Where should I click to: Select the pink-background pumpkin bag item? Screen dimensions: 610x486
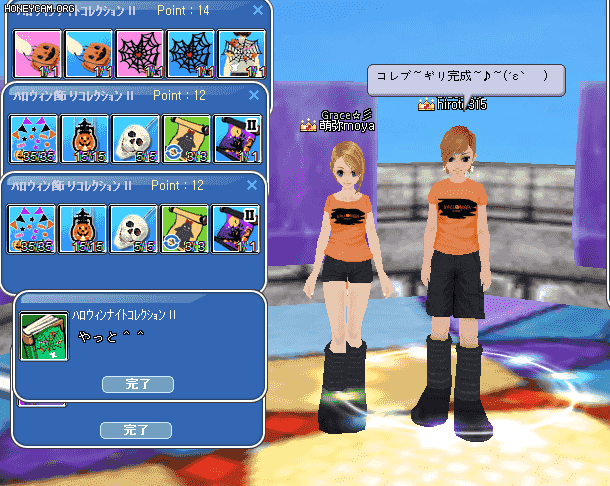click(37, 54)
